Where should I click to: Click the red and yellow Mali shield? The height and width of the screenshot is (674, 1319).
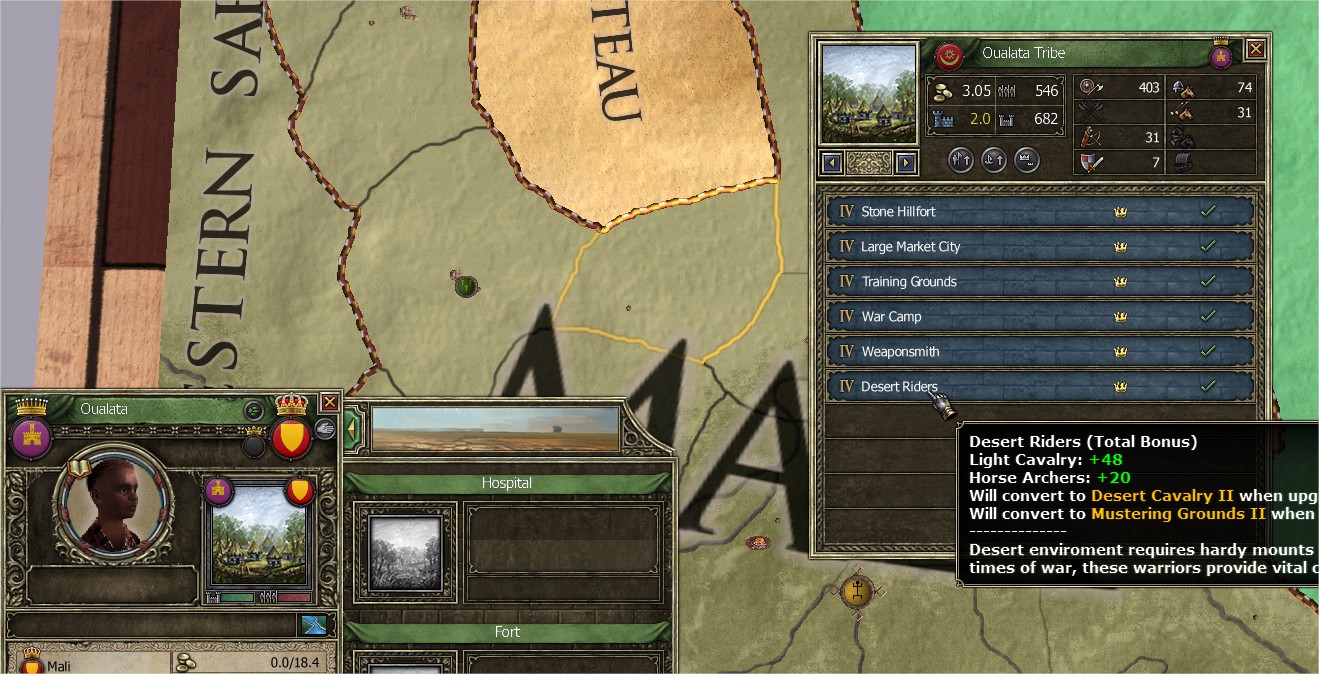(x=292, y=439)
